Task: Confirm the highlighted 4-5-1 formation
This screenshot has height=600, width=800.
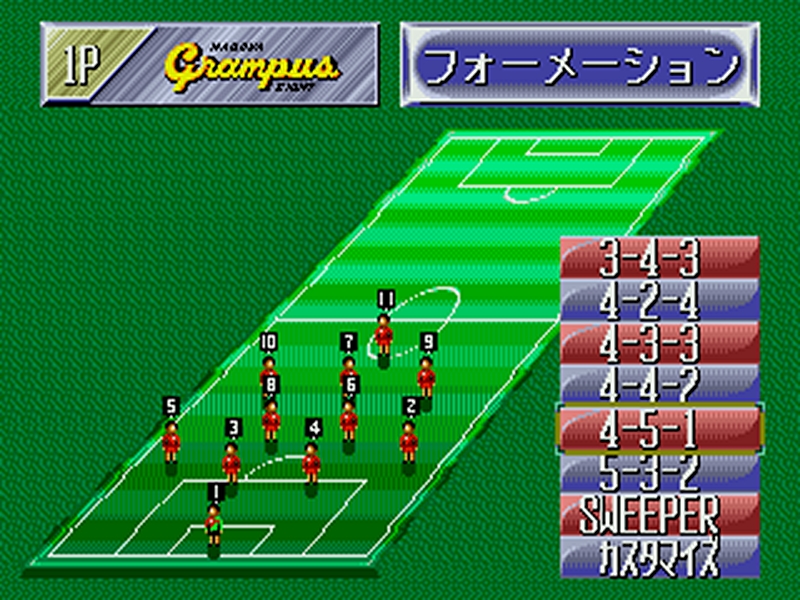Action: point(660,427)
